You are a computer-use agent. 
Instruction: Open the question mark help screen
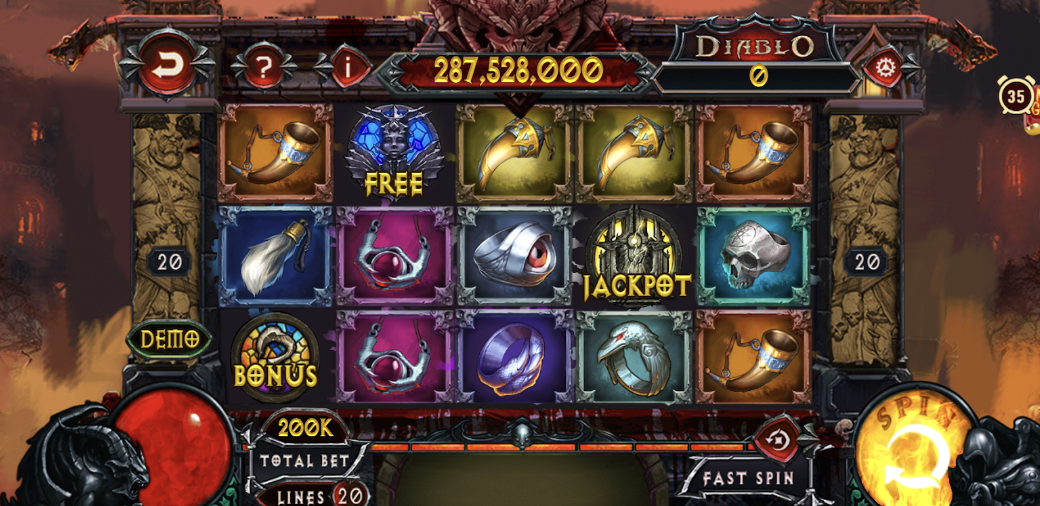263,68
